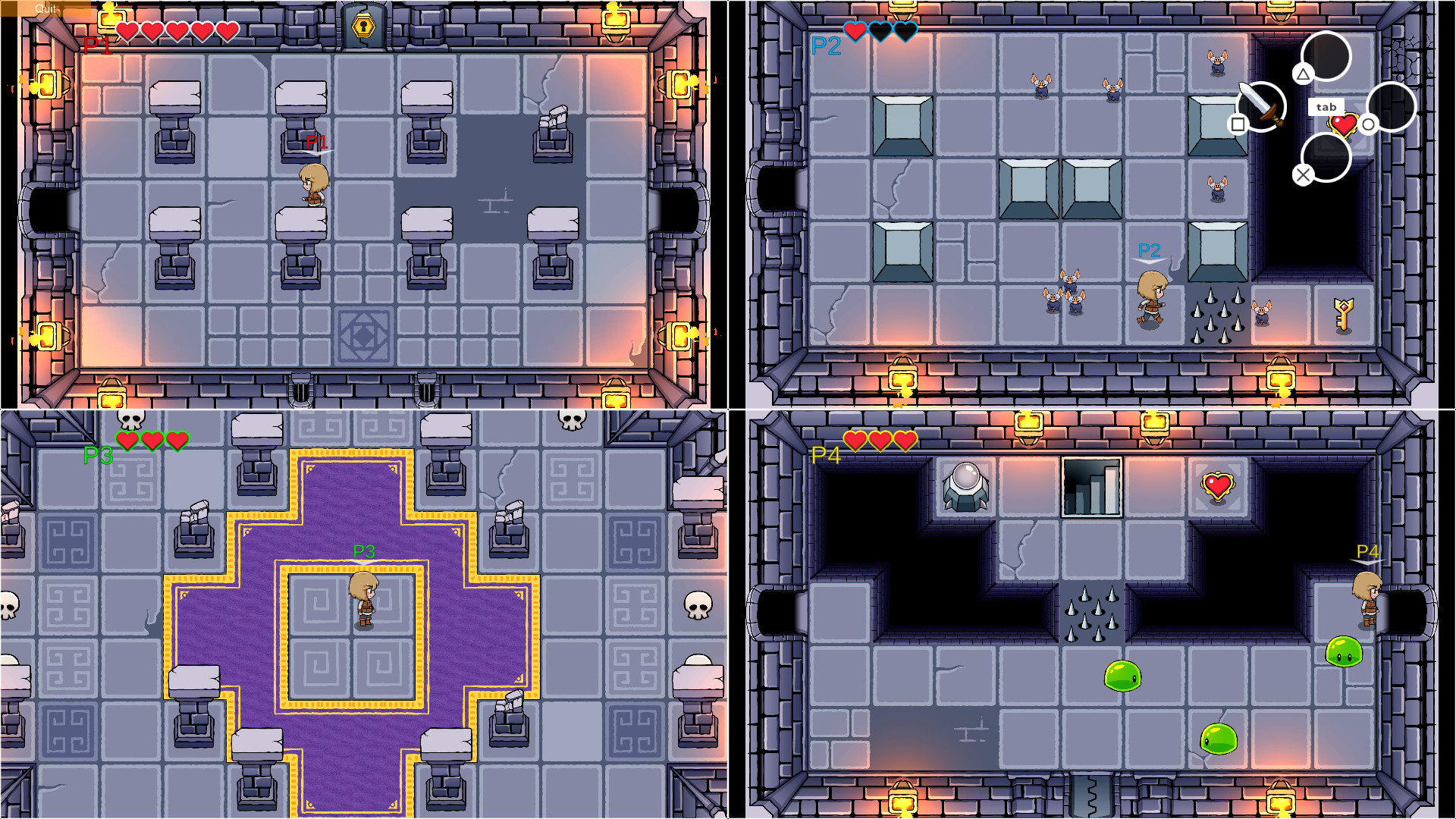1456x819 pixels.
Task: Click the X button prompt icon
Action: [1304, 174]
